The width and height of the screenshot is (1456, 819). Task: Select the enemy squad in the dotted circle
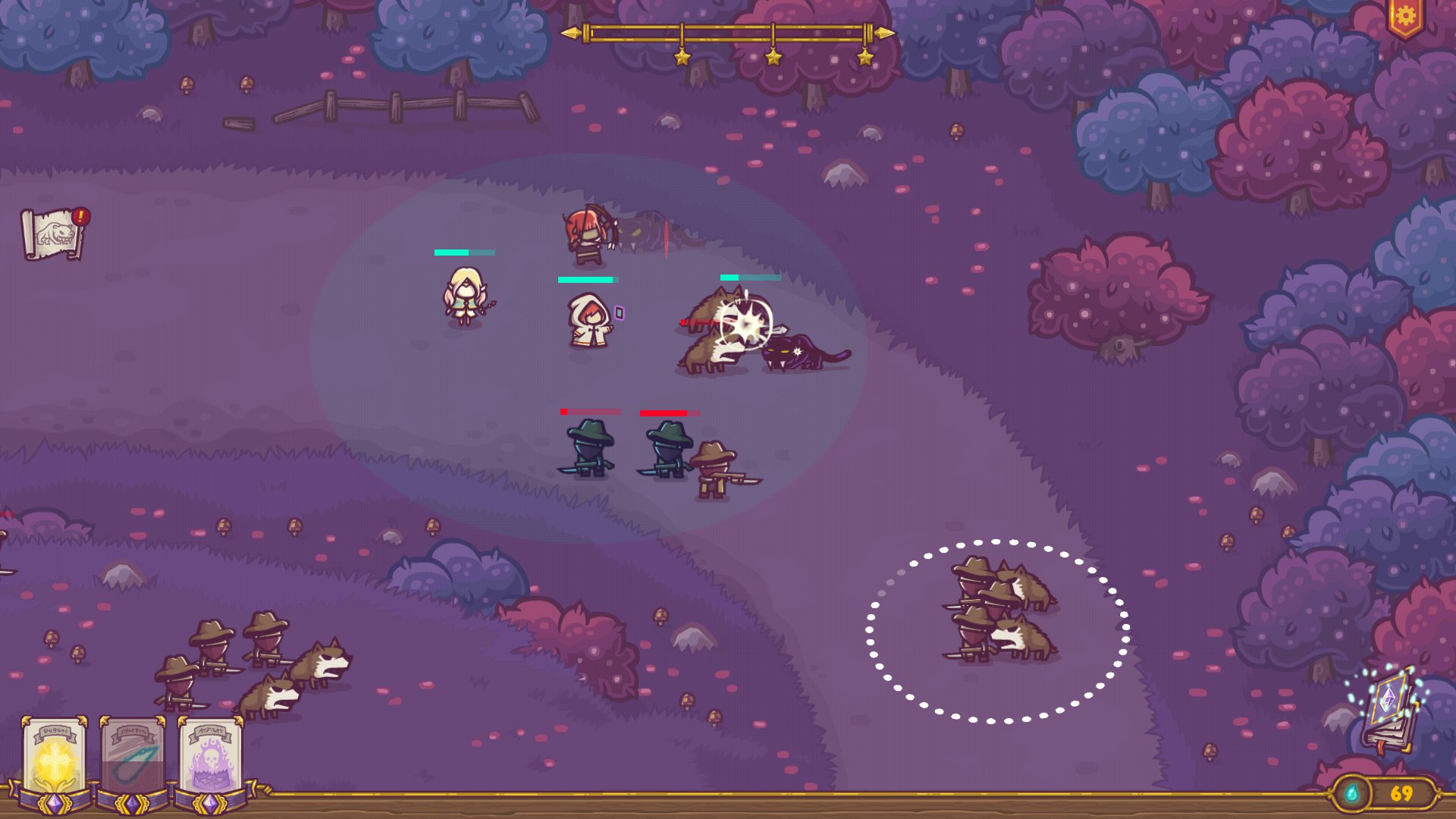[998, 631]
